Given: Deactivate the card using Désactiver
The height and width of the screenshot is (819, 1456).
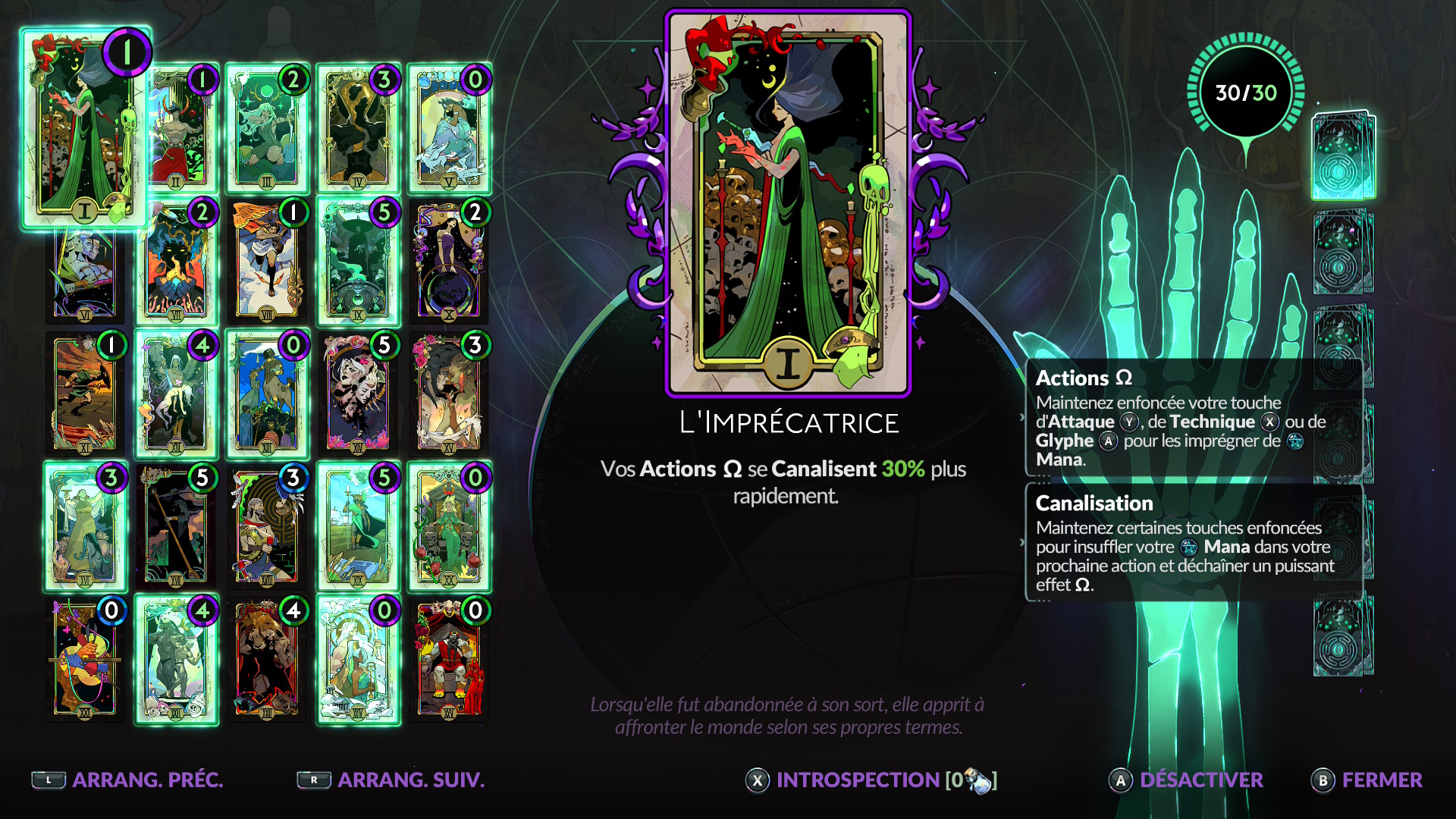Looking at the screenshot, I should pyautogui.click(x=1187, y=780).
